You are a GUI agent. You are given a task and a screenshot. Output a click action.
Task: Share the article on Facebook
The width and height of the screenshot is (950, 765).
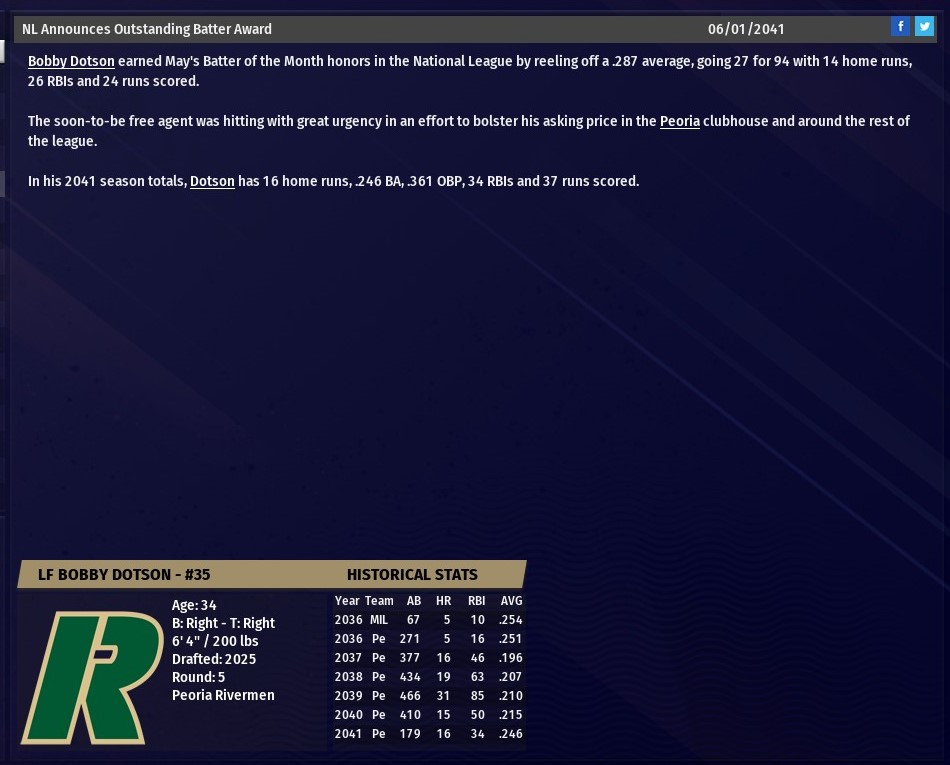(x=900, y=27)
